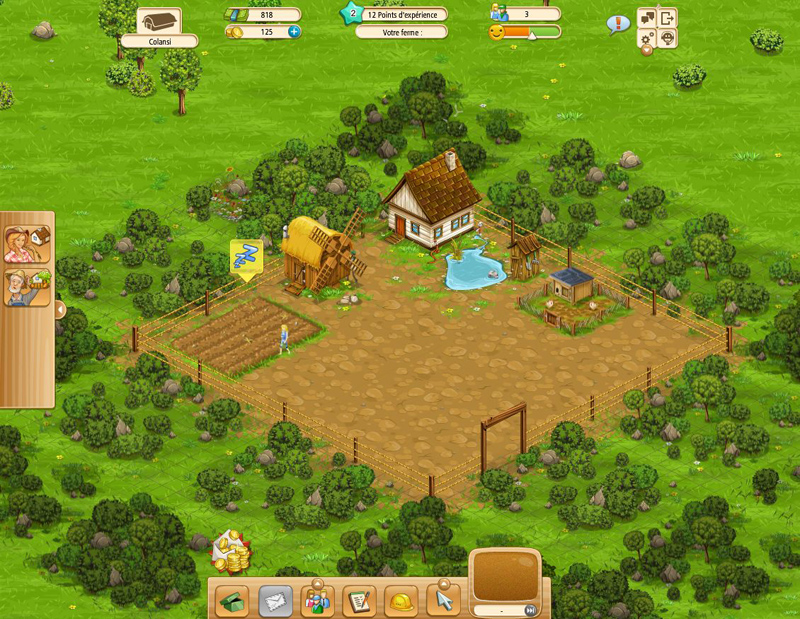Open the green box storage button
This screenshot has height=619, width=800.
[x=234, y=600]
